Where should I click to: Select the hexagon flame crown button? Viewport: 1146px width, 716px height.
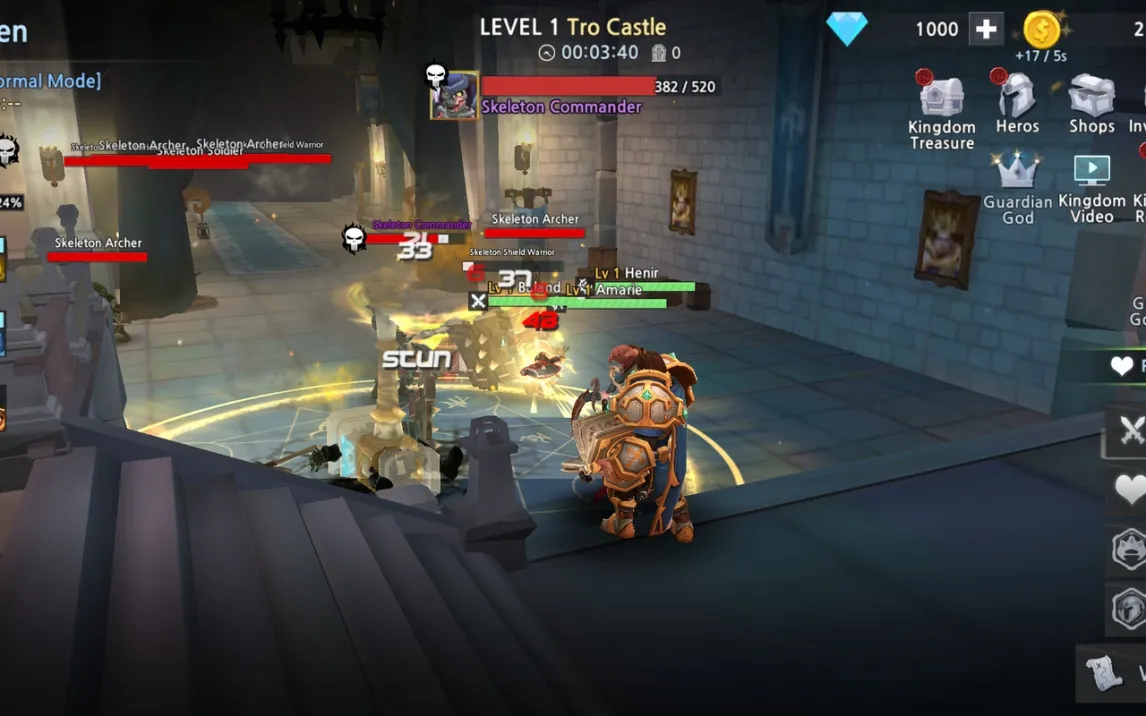pos(1130,549)
